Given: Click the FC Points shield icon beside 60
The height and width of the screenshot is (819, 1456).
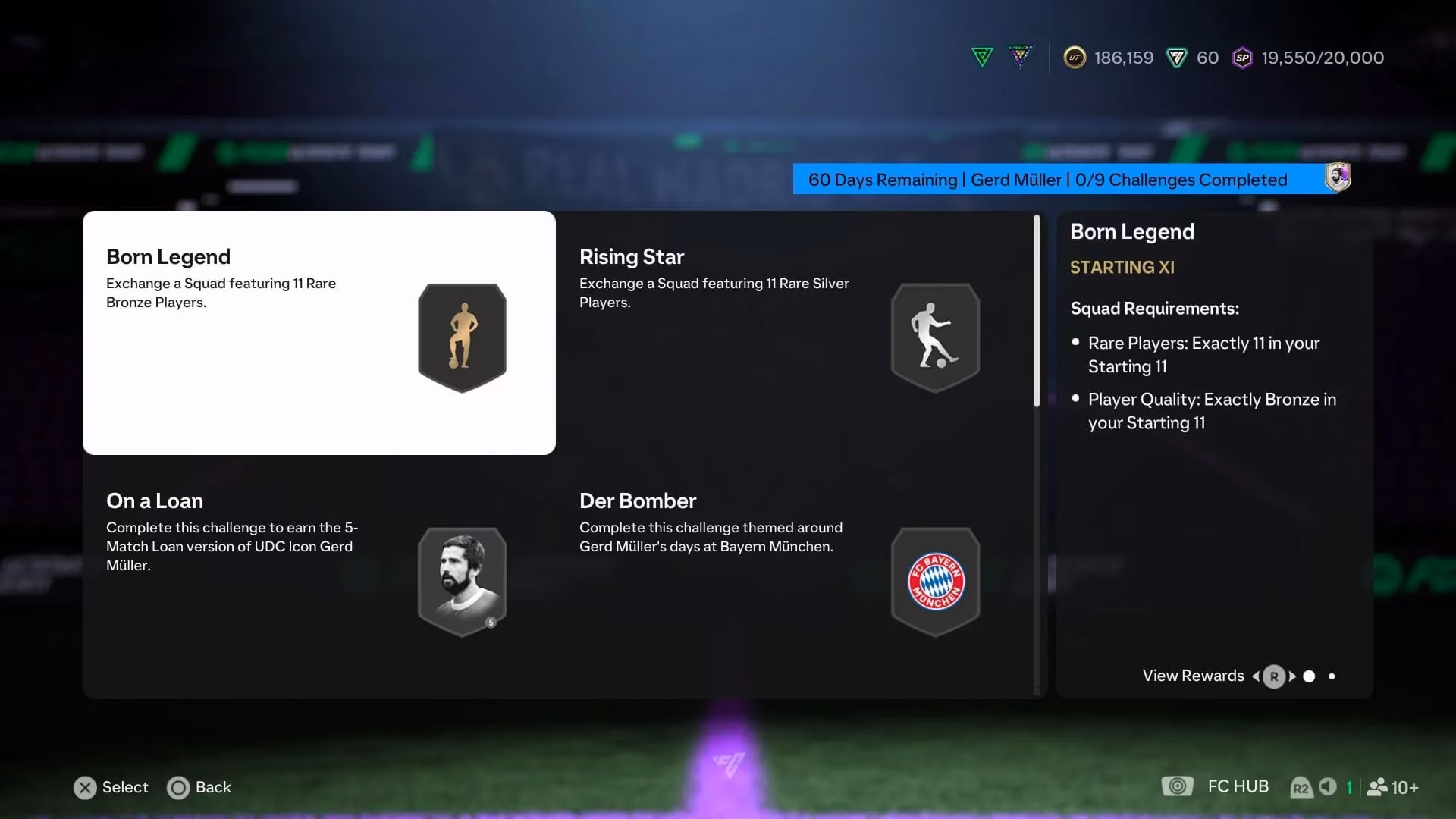Looking at the screenshot, I should (x=1175, y=57).
